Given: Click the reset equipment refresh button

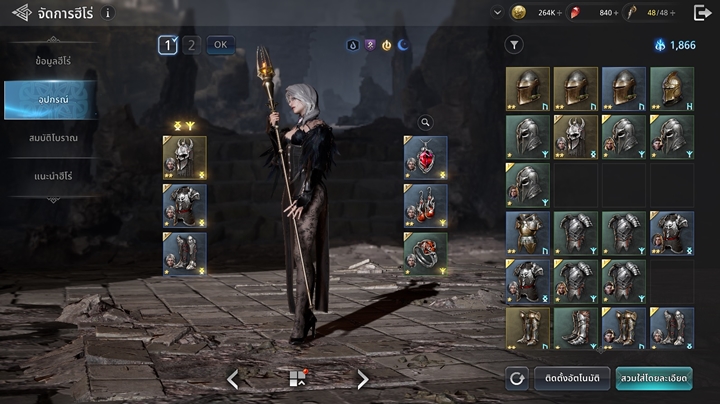Looking at the screenshot, I should [x=517, y=378].
